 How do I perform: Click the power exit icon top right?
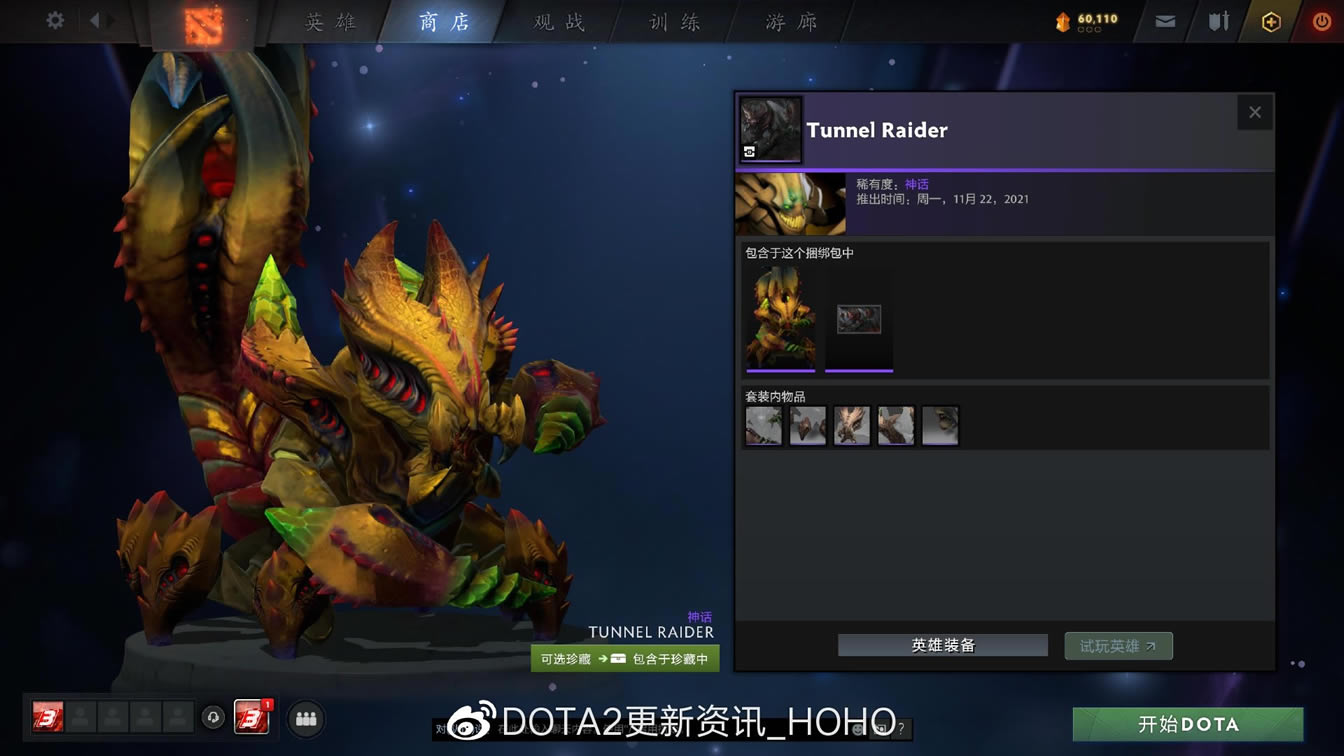pyautogui.click(x=1322, y=19)
